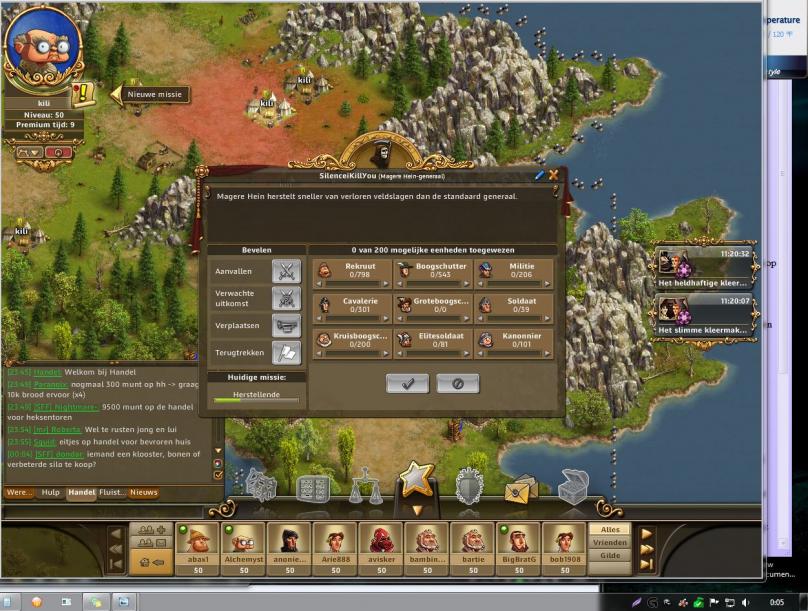Viewport: 808px width, 611px height.
Task: Open the Nieuwe missie notification
Action: coord(154,95)
